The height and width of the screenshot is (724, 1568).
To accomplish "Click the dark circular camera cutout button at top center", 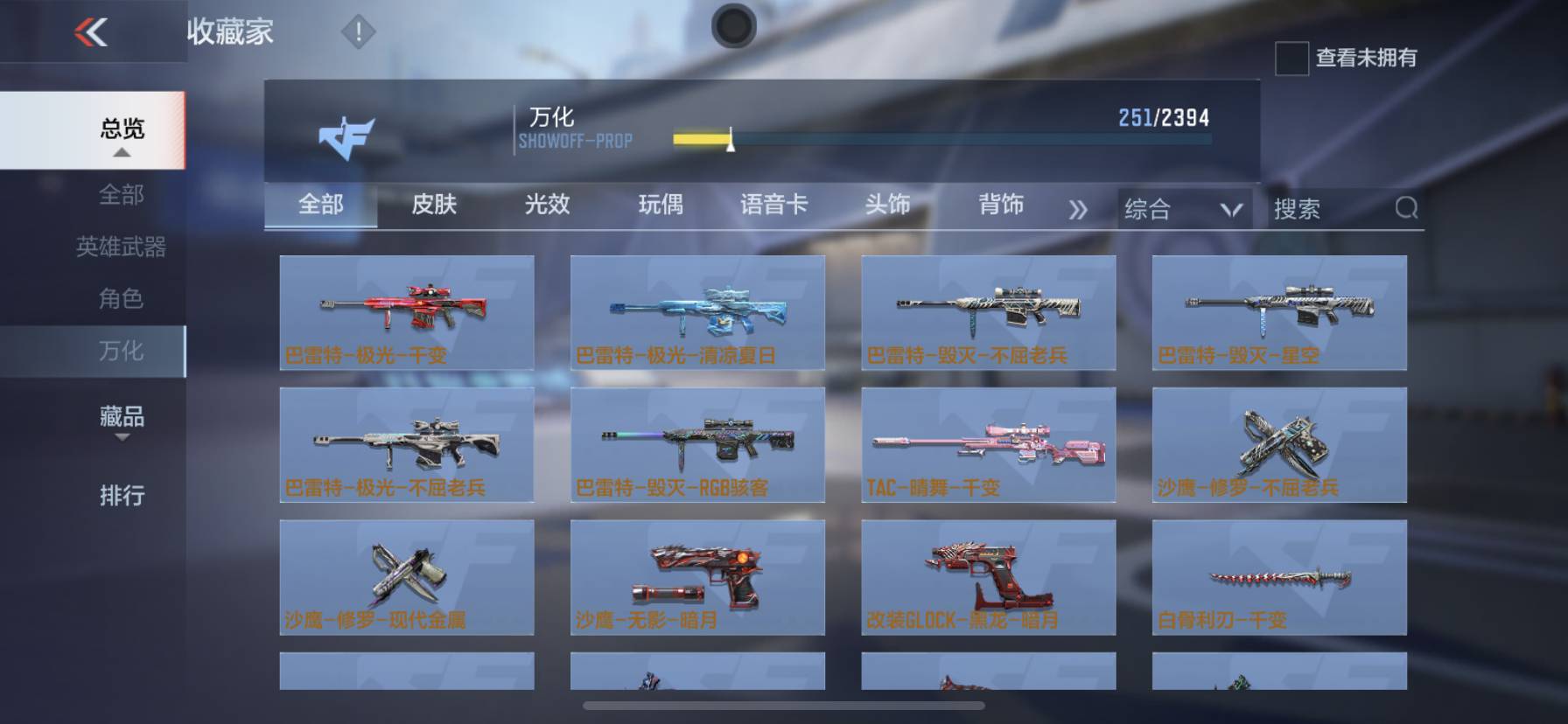I will (733, 26).
